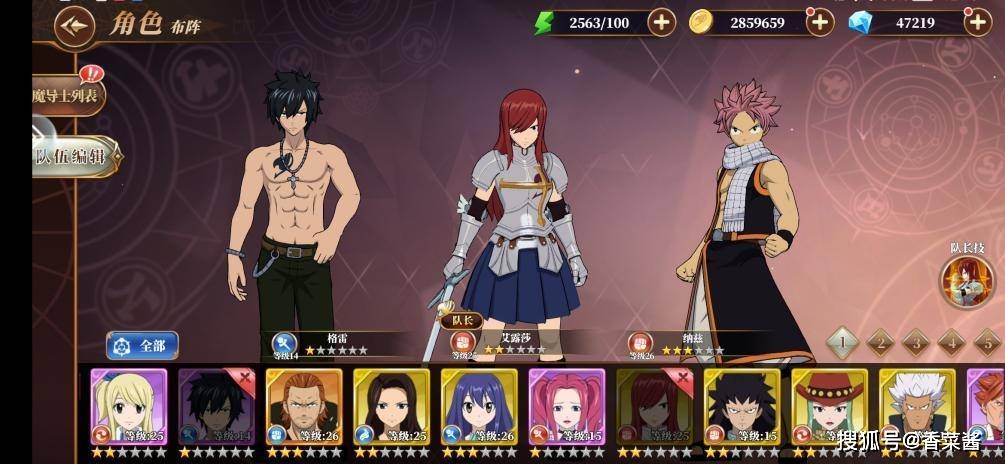The height and width of the screenshot is (464, 1005).
Task: Buy diamonds with the plus button
Action: coord(977,22)
